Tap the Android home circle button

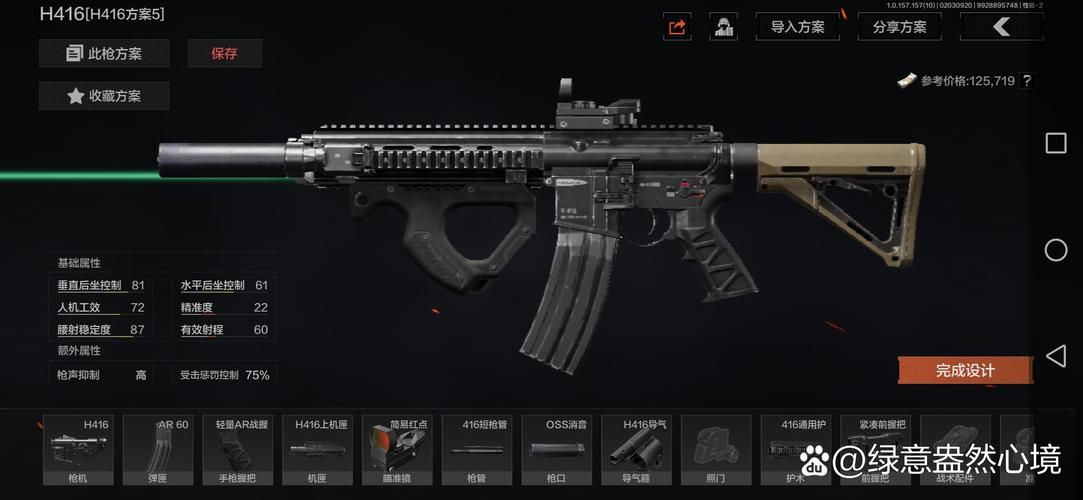click(x=1056, y=250)
